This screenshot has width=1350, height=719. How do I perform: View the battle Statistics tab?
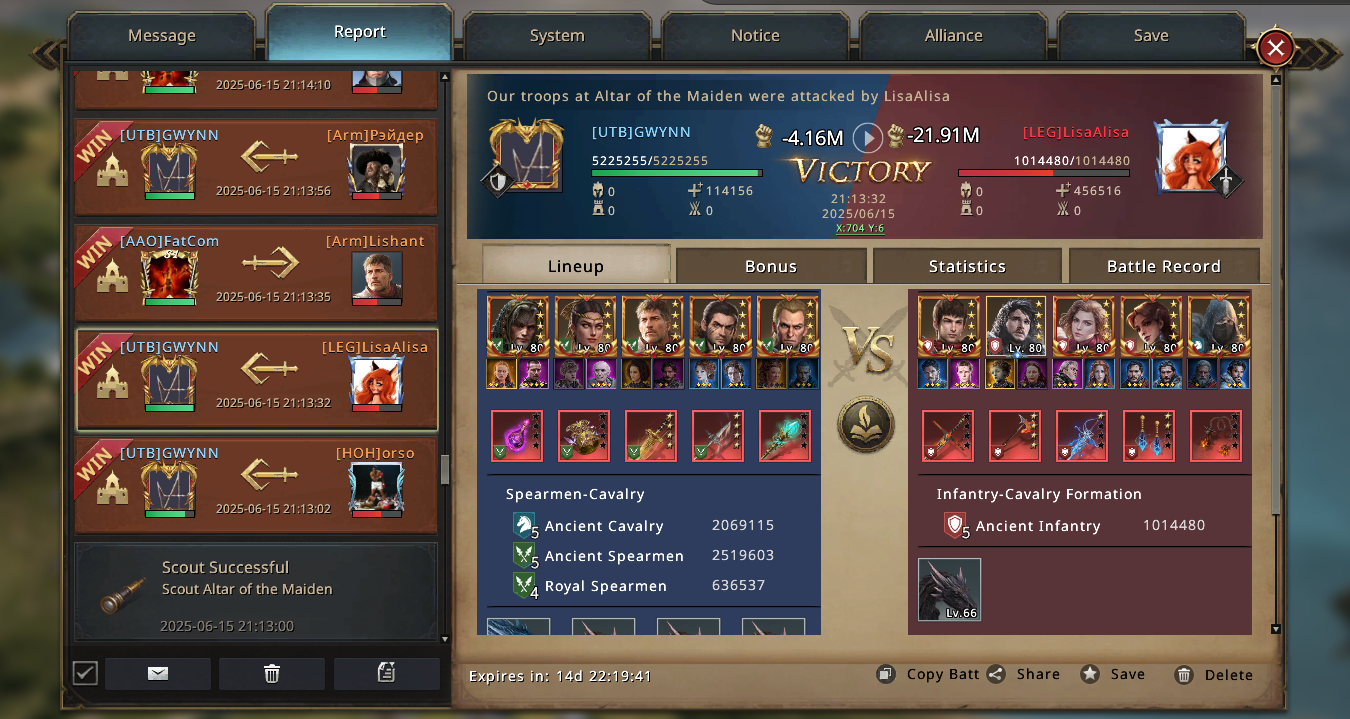coord(967,266)
